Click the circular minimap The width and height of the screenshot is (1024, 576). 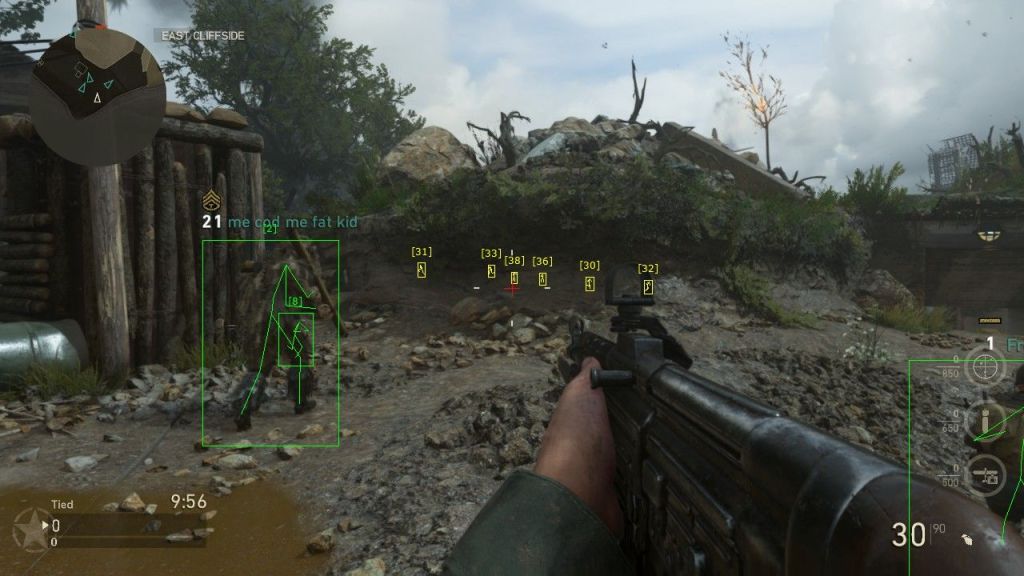point(96,97)
